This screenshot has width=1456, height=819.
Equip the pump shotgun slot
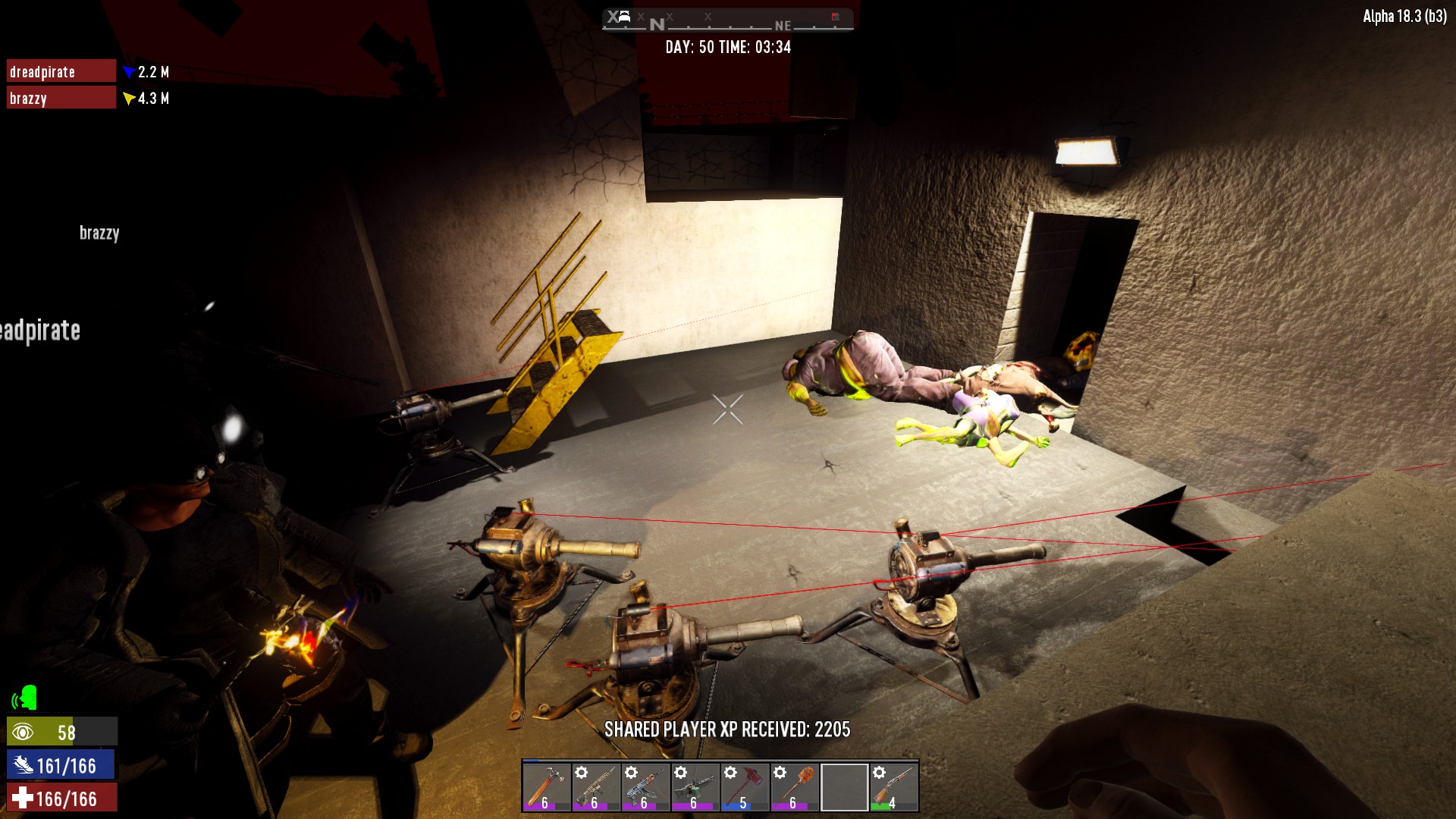[x=893, y=786]
